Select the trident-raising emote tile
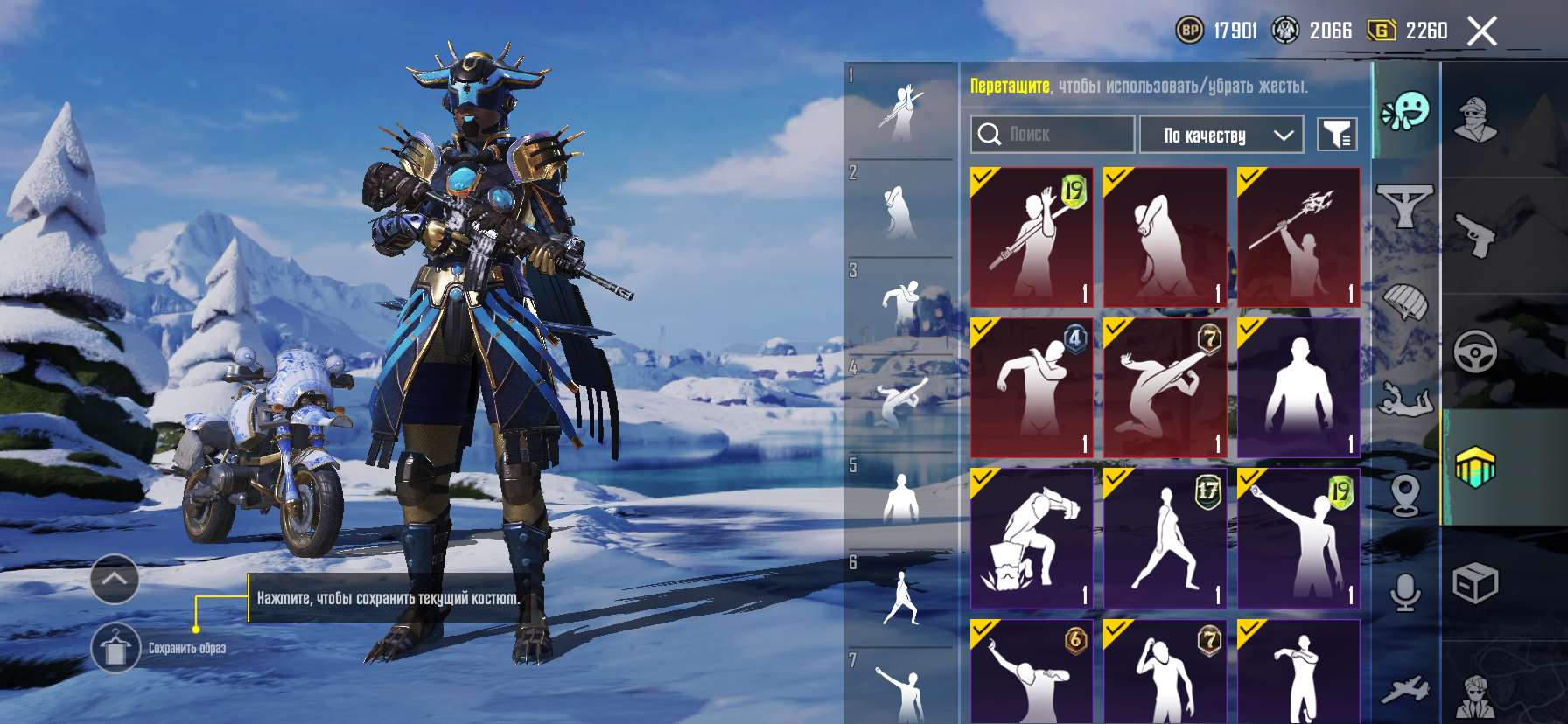This screenshot has height=724, width=1568. [x=1298, y=236]
